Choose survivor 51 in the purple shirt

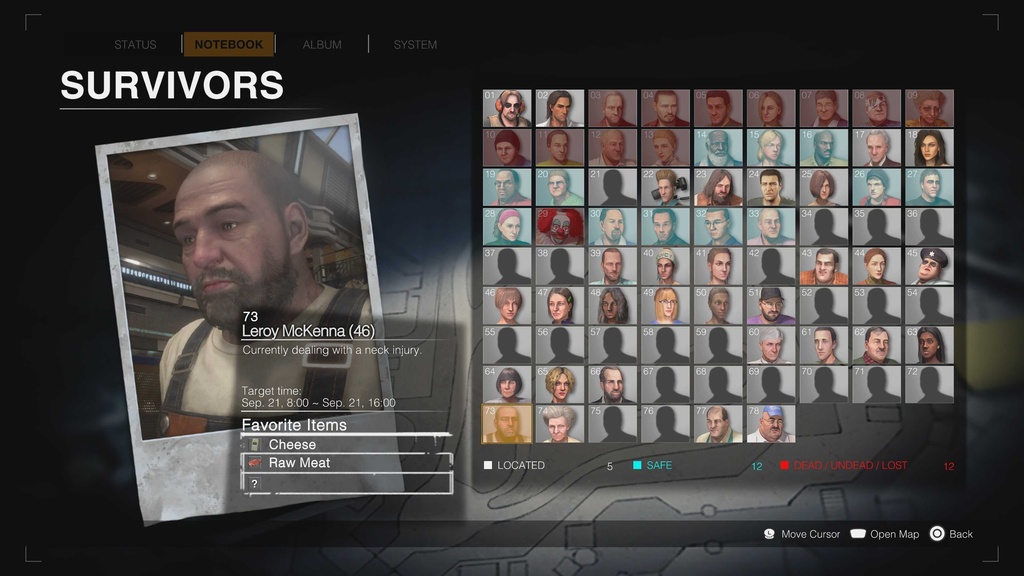(x=771, y=305)
